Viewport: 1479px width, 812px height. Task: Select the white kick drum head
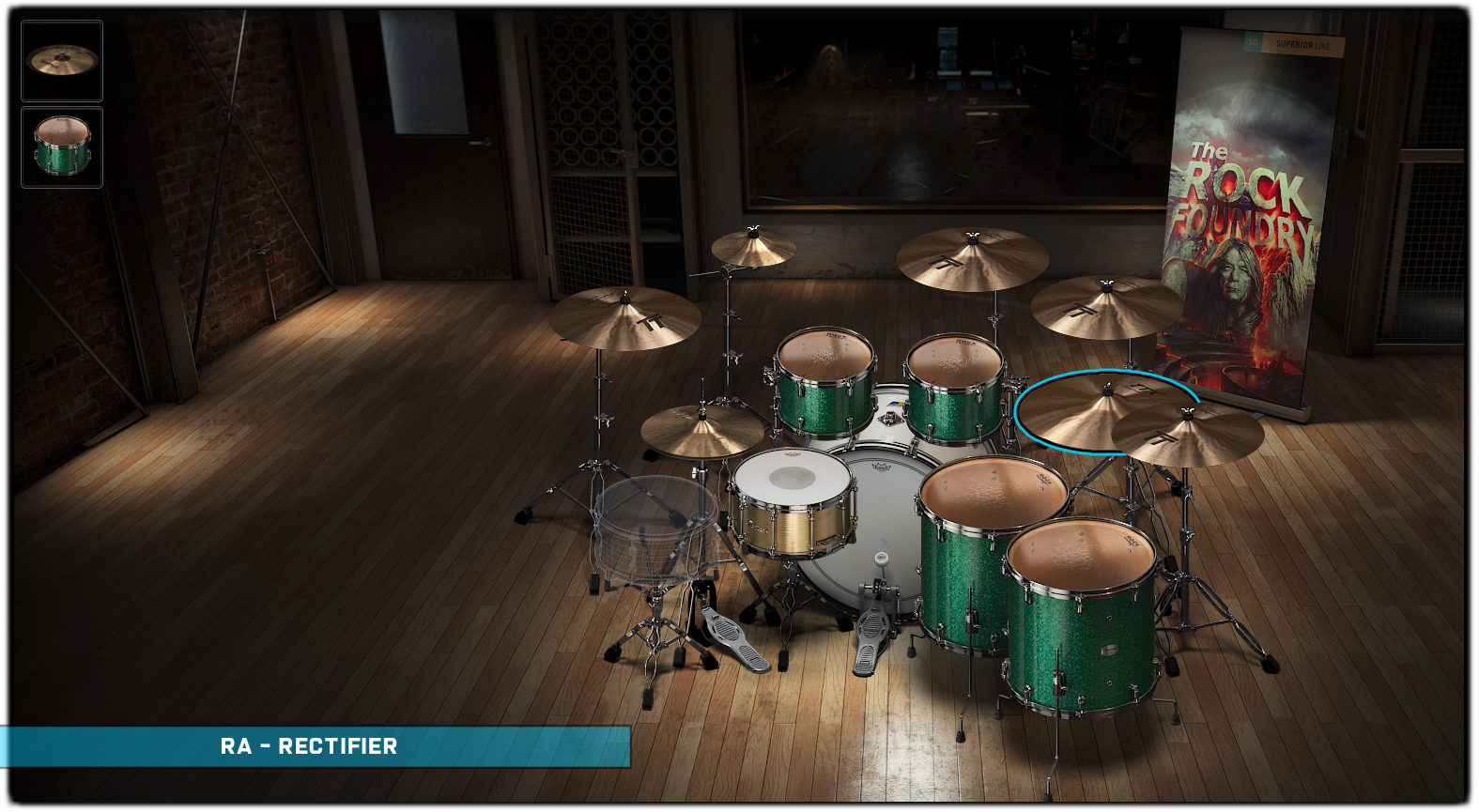881,526
